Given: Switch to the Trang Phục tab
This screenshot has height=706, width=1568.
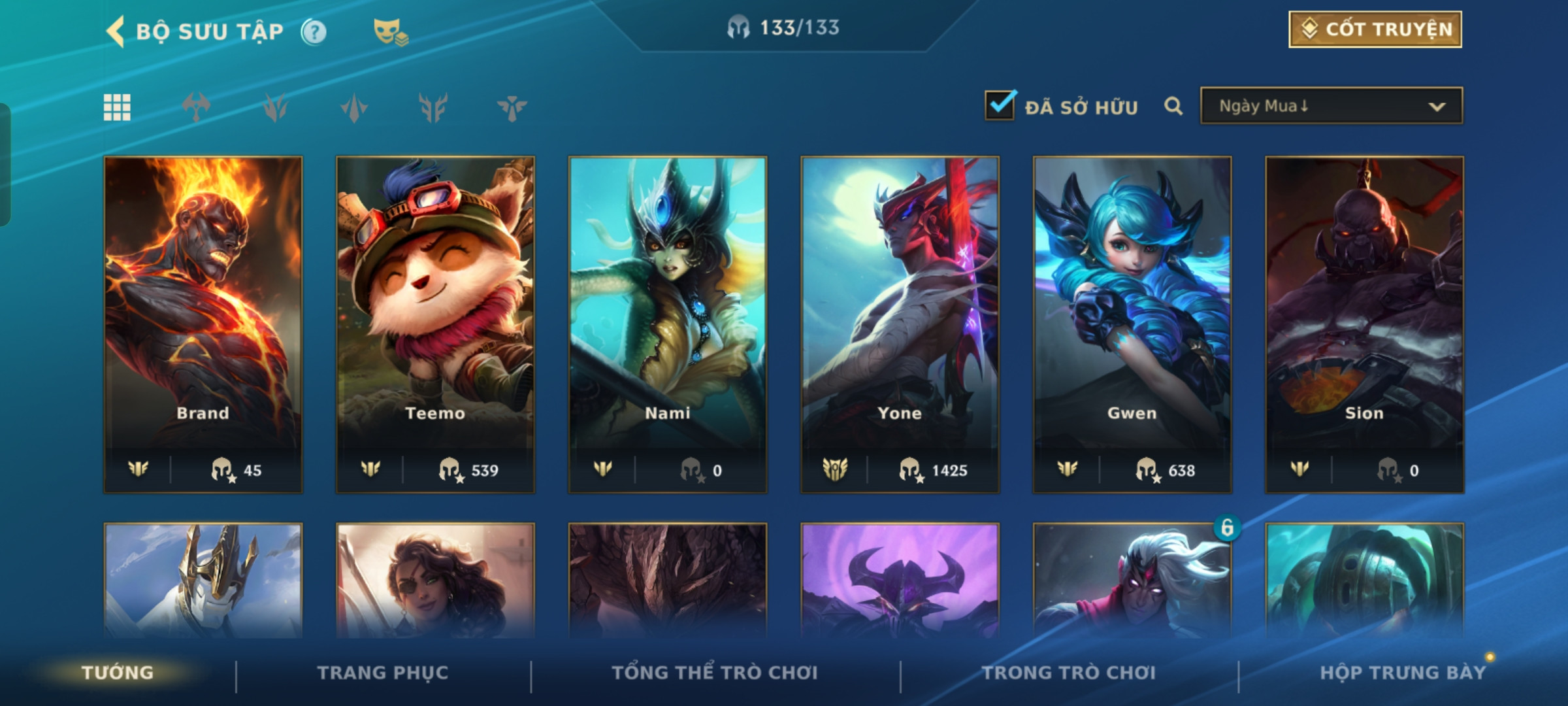Looking at the screenshot, I should tap(383, 673).
